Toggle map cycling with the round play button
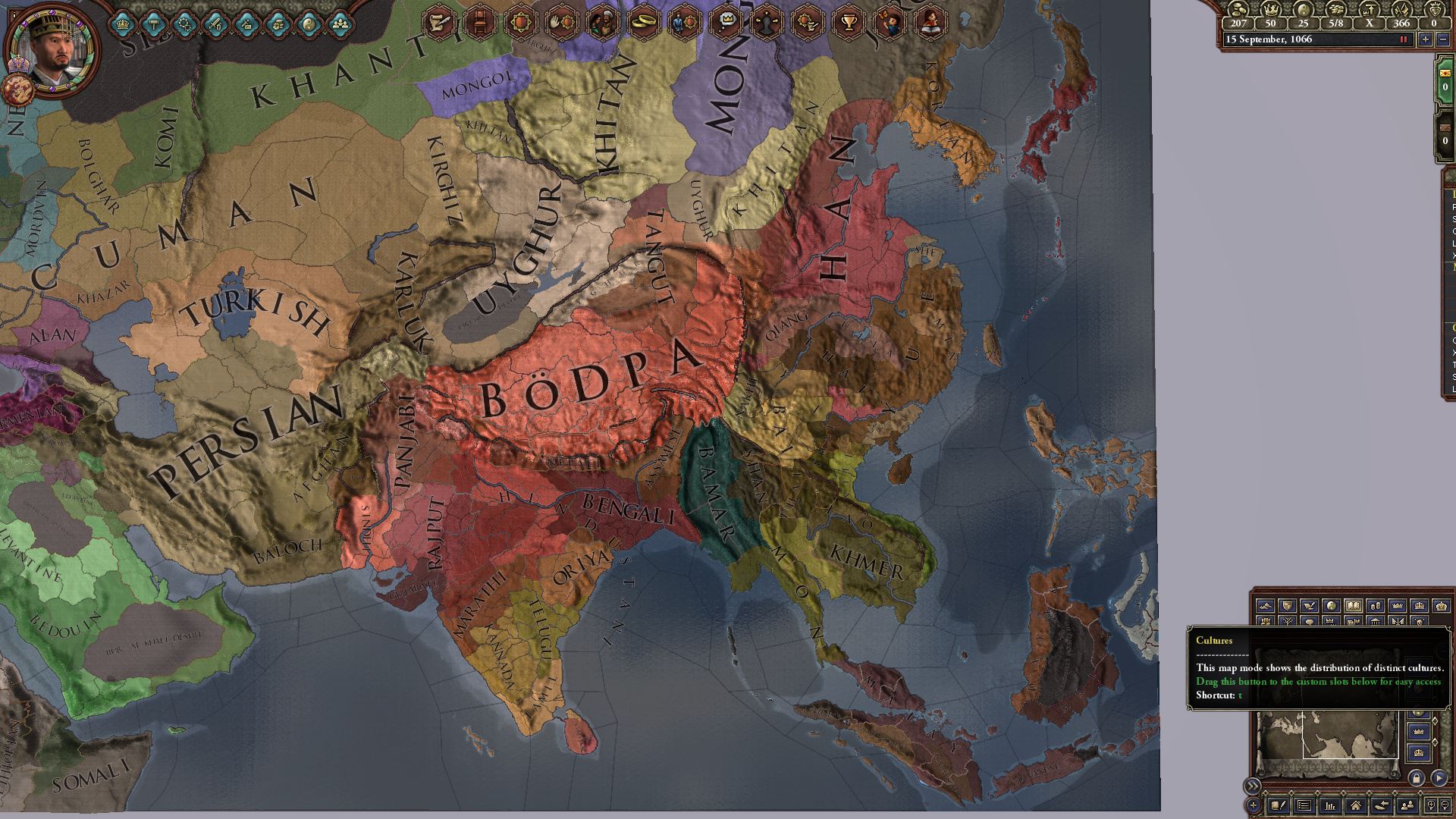The width and height of the screenshot is (1456, 819). 1439,778
